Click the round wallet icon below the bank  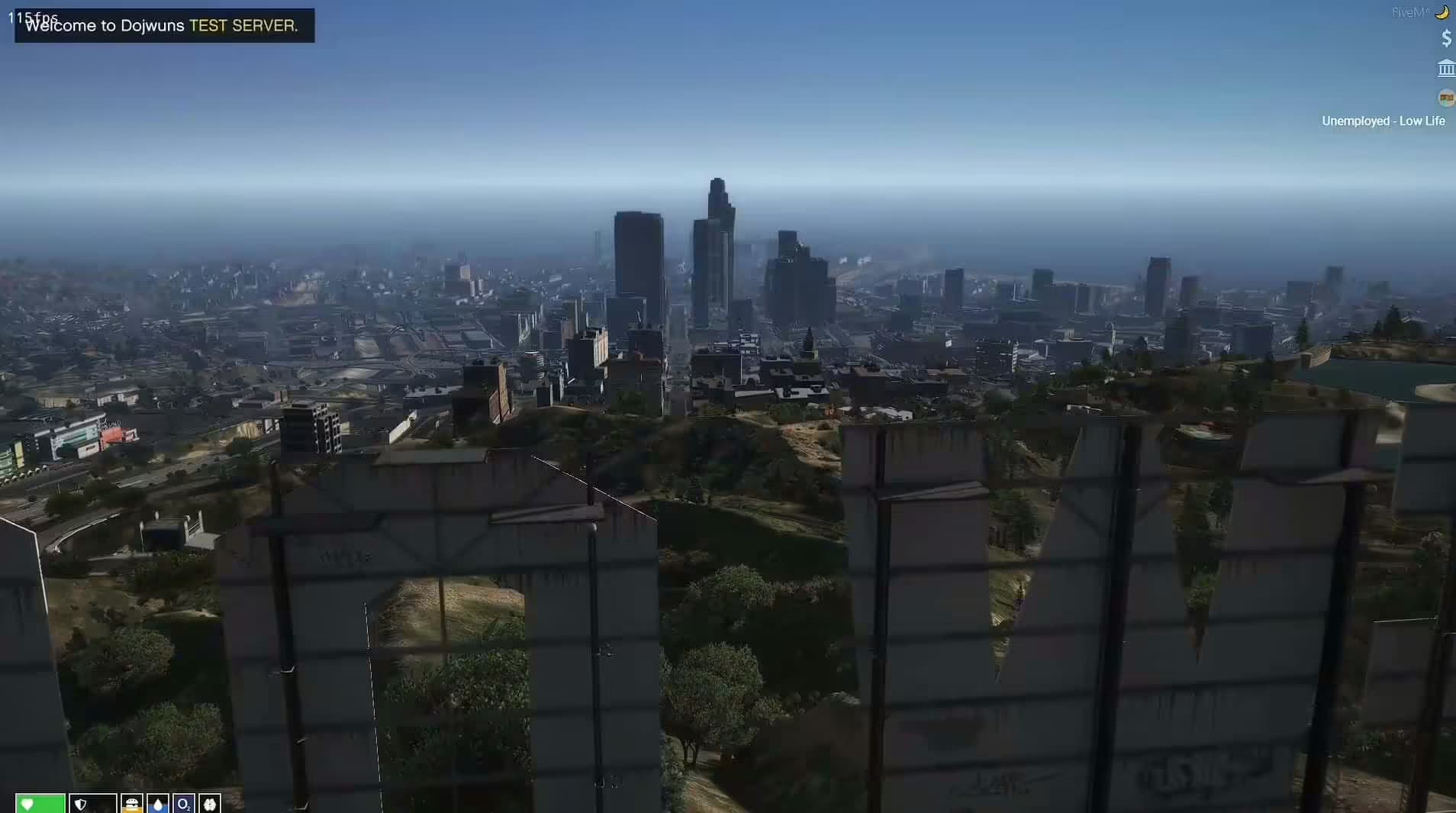click(x=1445, y=98)
